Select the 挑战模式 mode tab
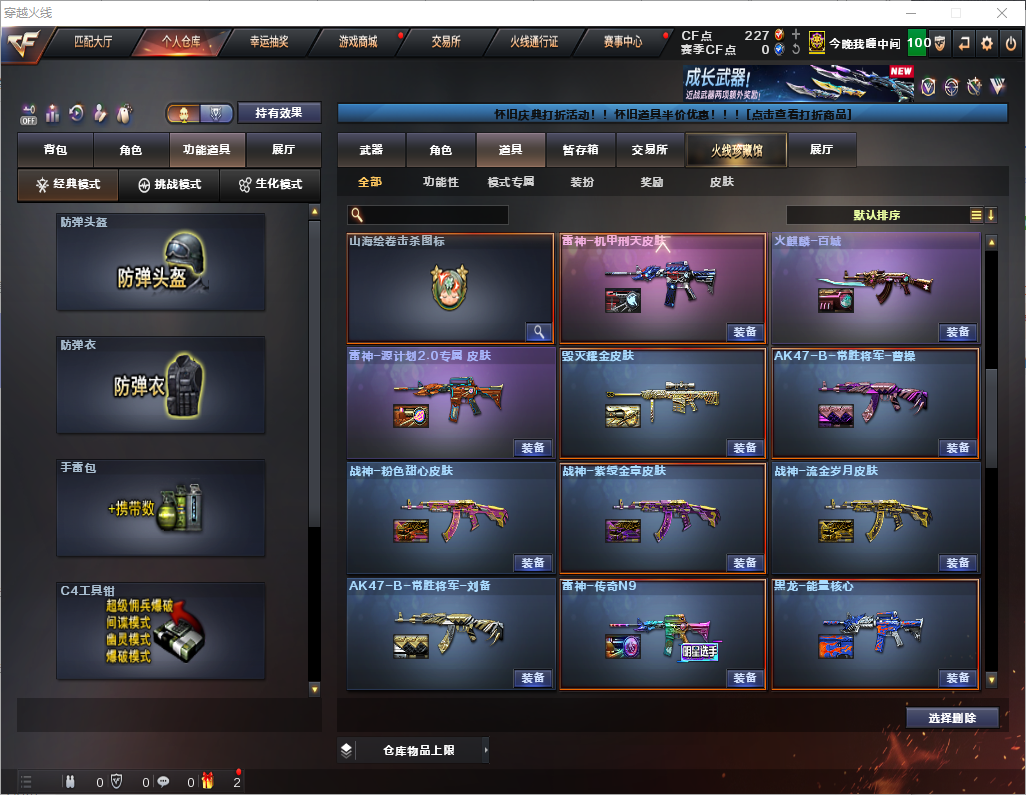 tap(169, 185)
